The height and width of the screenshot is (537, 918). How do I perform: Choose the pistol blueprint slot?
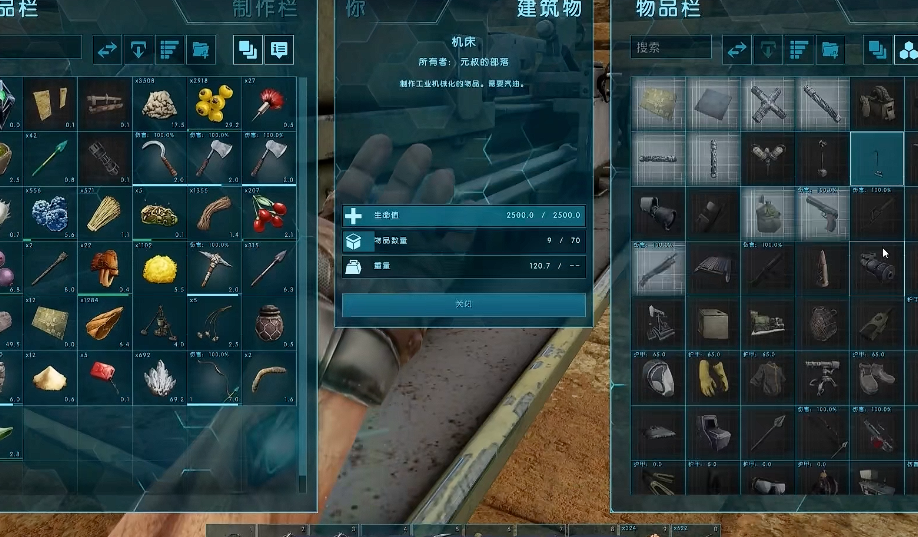[822, 212]
